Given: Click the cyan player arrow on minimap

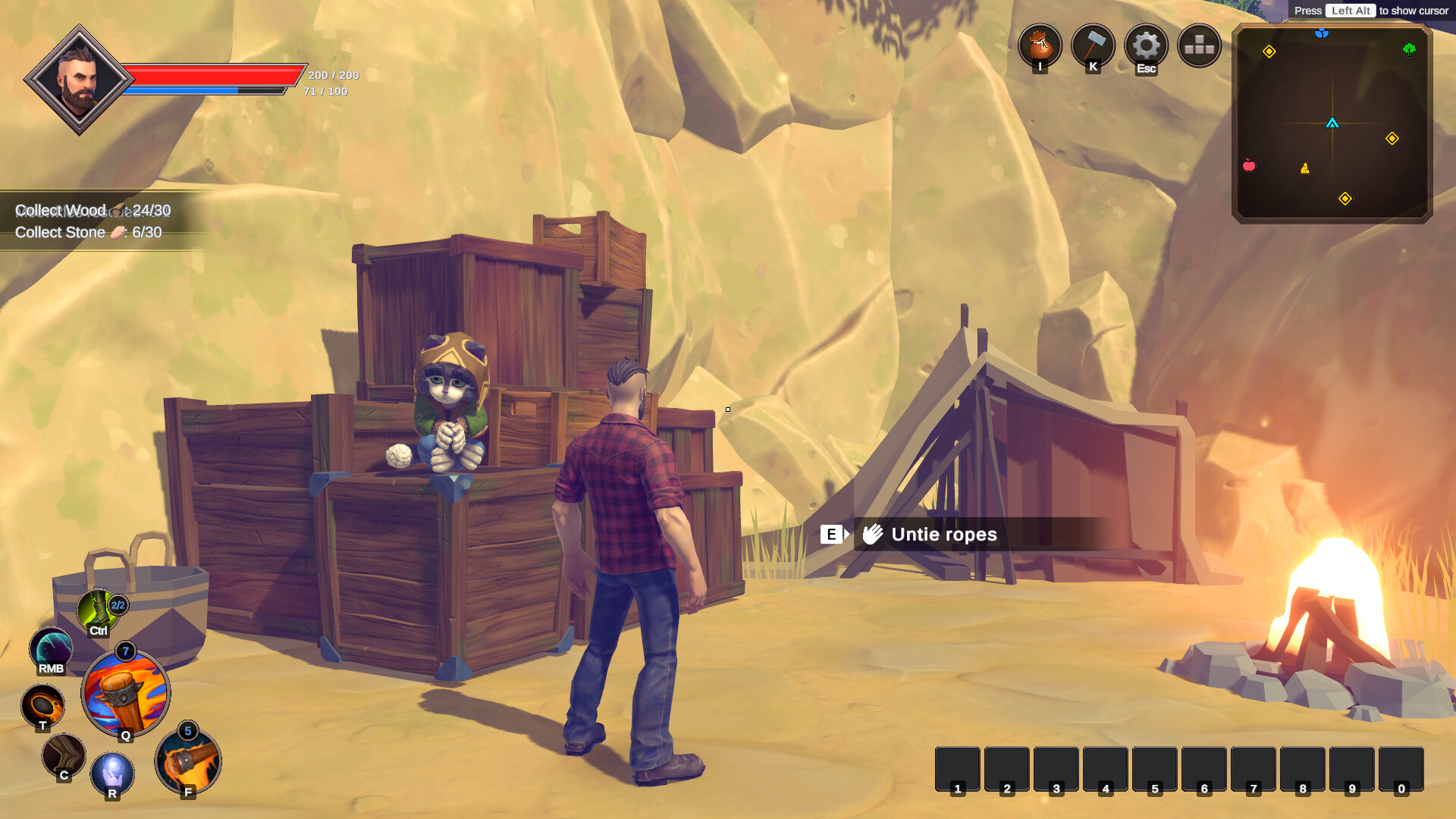Looking at the screenshot, I should [x=1332, y=123].
